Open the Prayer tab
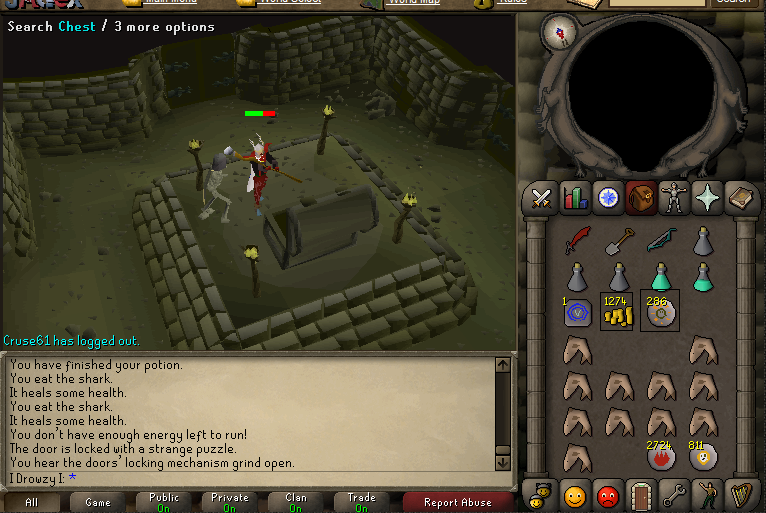This screenshot has height=513, width=766. 706,198
